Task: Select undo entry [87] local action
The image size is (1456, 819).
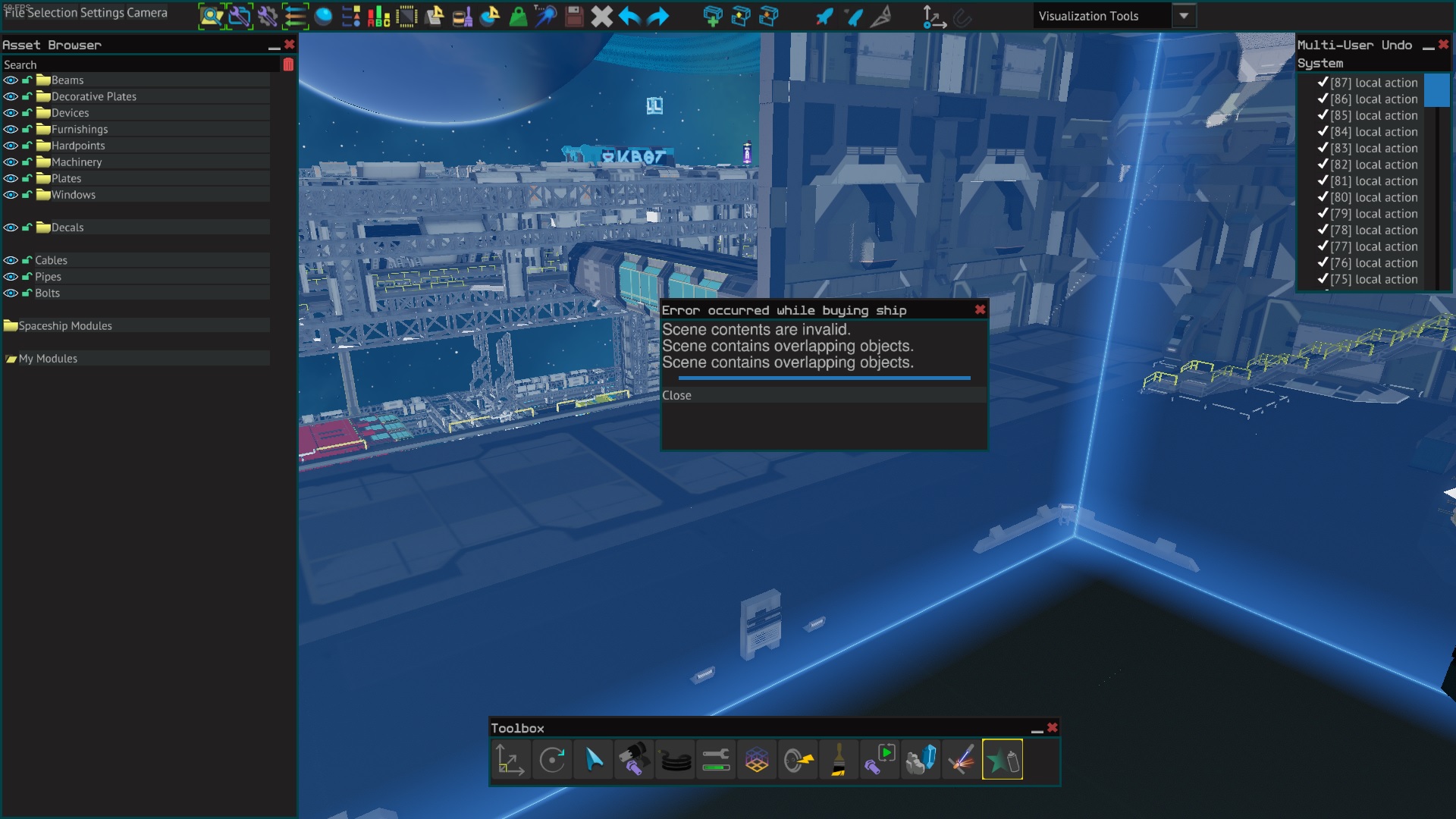Action: pyautogui.click(x=1373, y=83)
